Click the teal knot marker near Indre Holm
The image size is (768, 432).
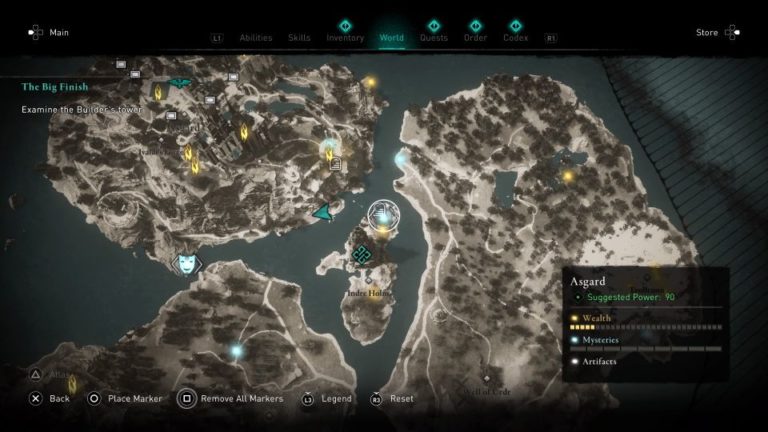coord(361,256)
